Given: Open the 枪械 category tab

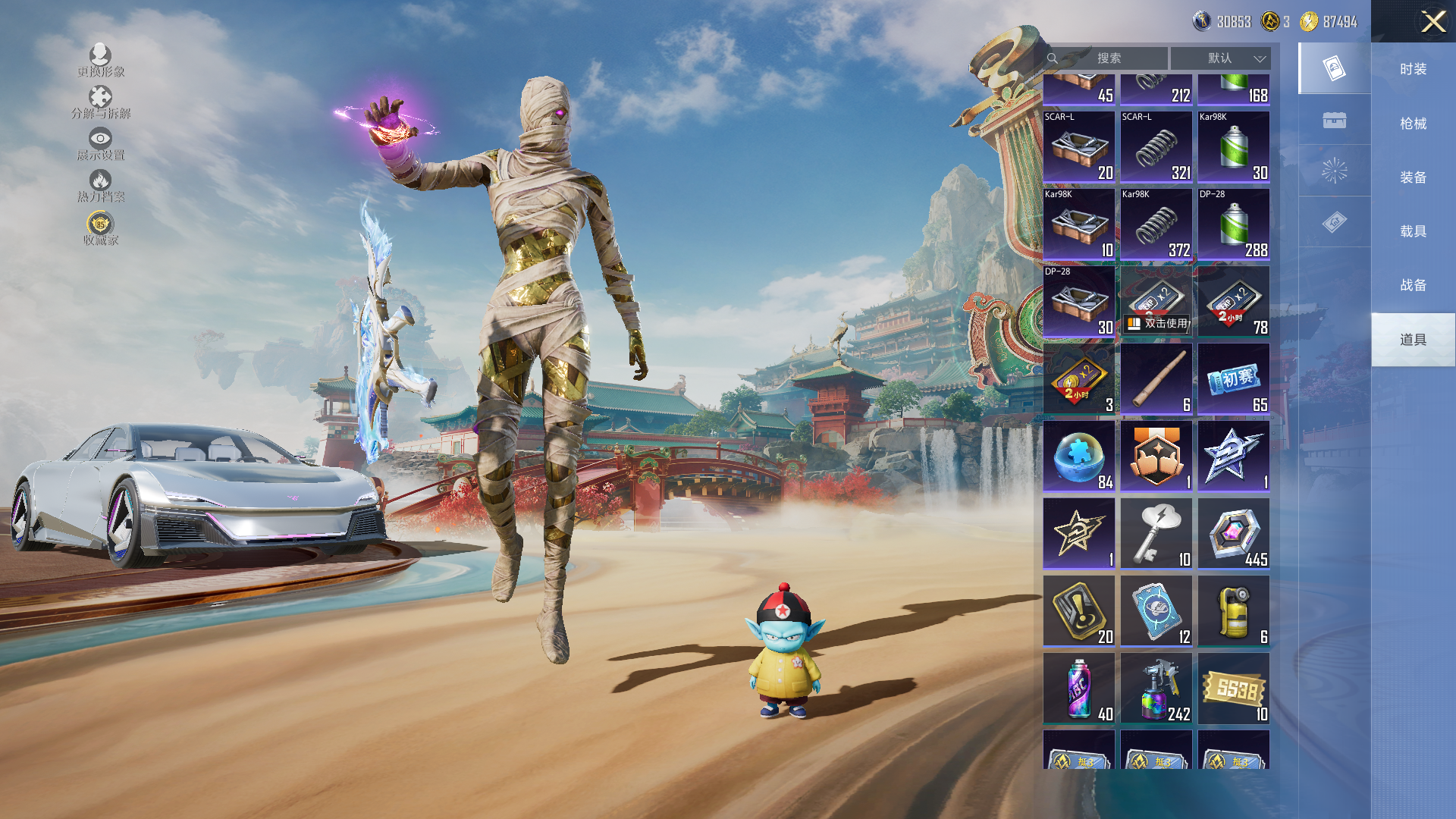Looking at the screenshot, I should (x=1413, y=124).
